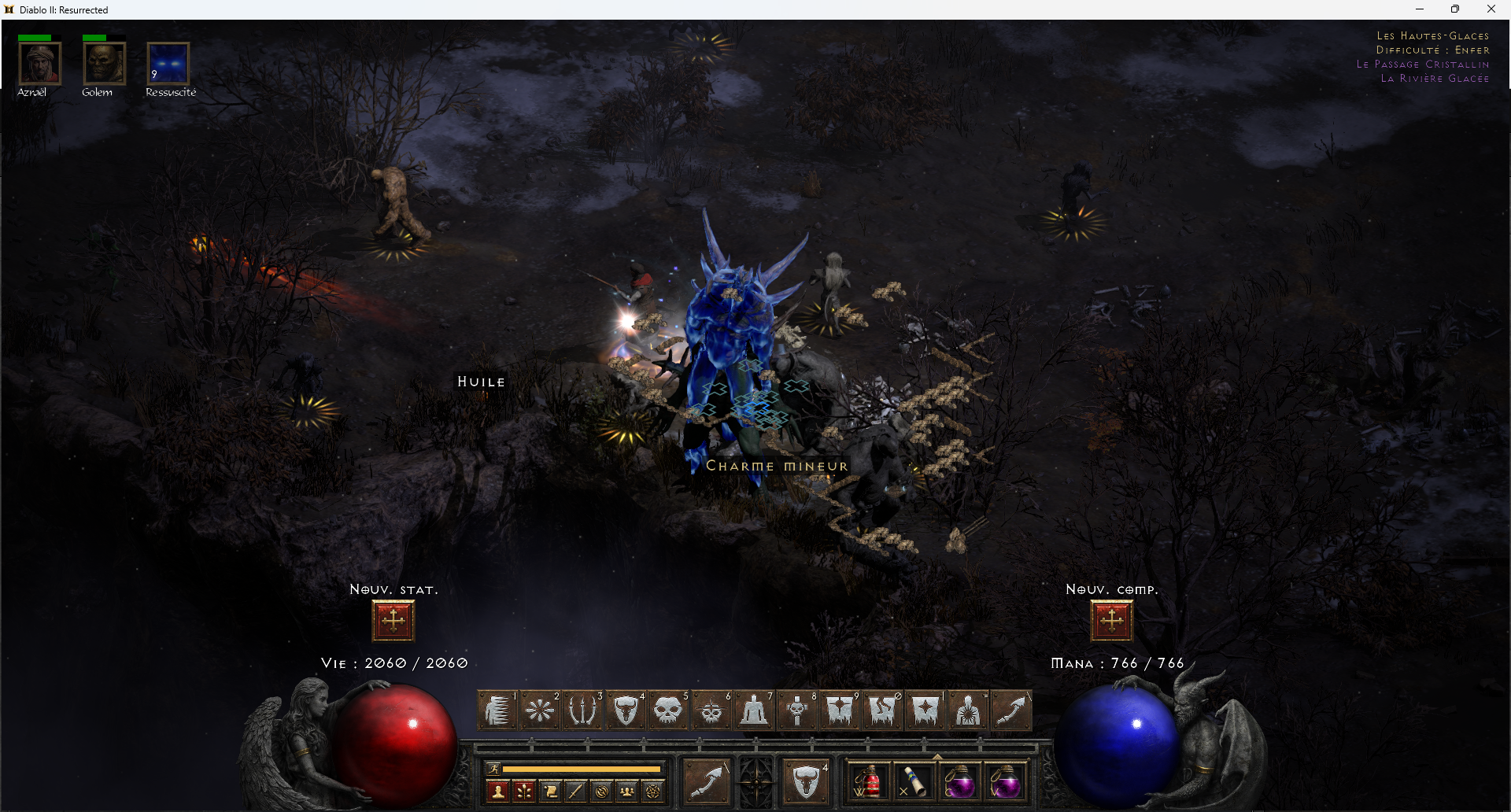Image resolution: width=1511 pixels, height=812 pixels.
Task: Open the title bar system menu via Diablo icon
Action: tap(8, 9)
